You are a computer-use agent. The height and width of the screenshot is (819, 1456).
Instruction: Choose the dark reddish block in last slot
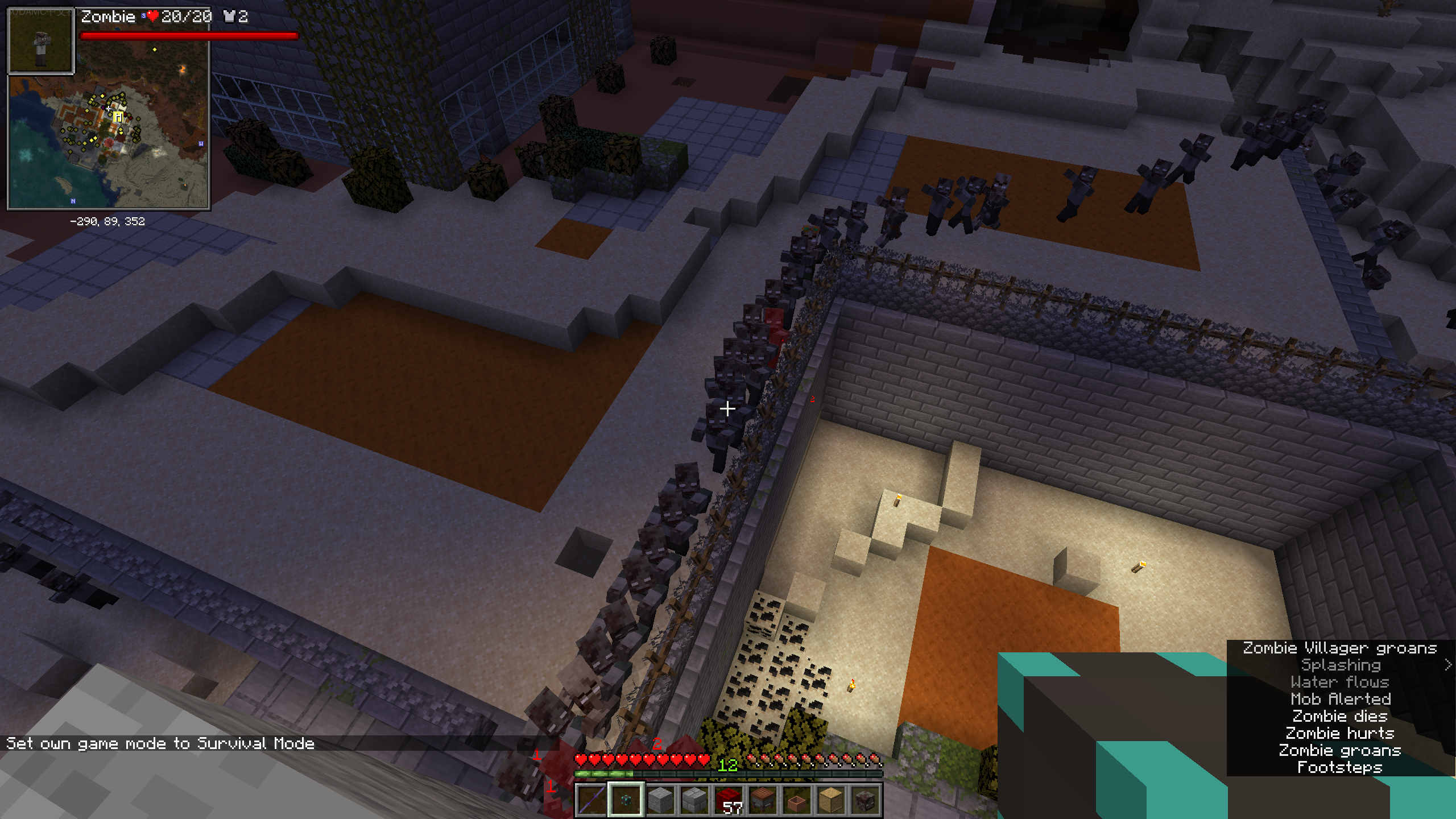(x=865, y=799)
